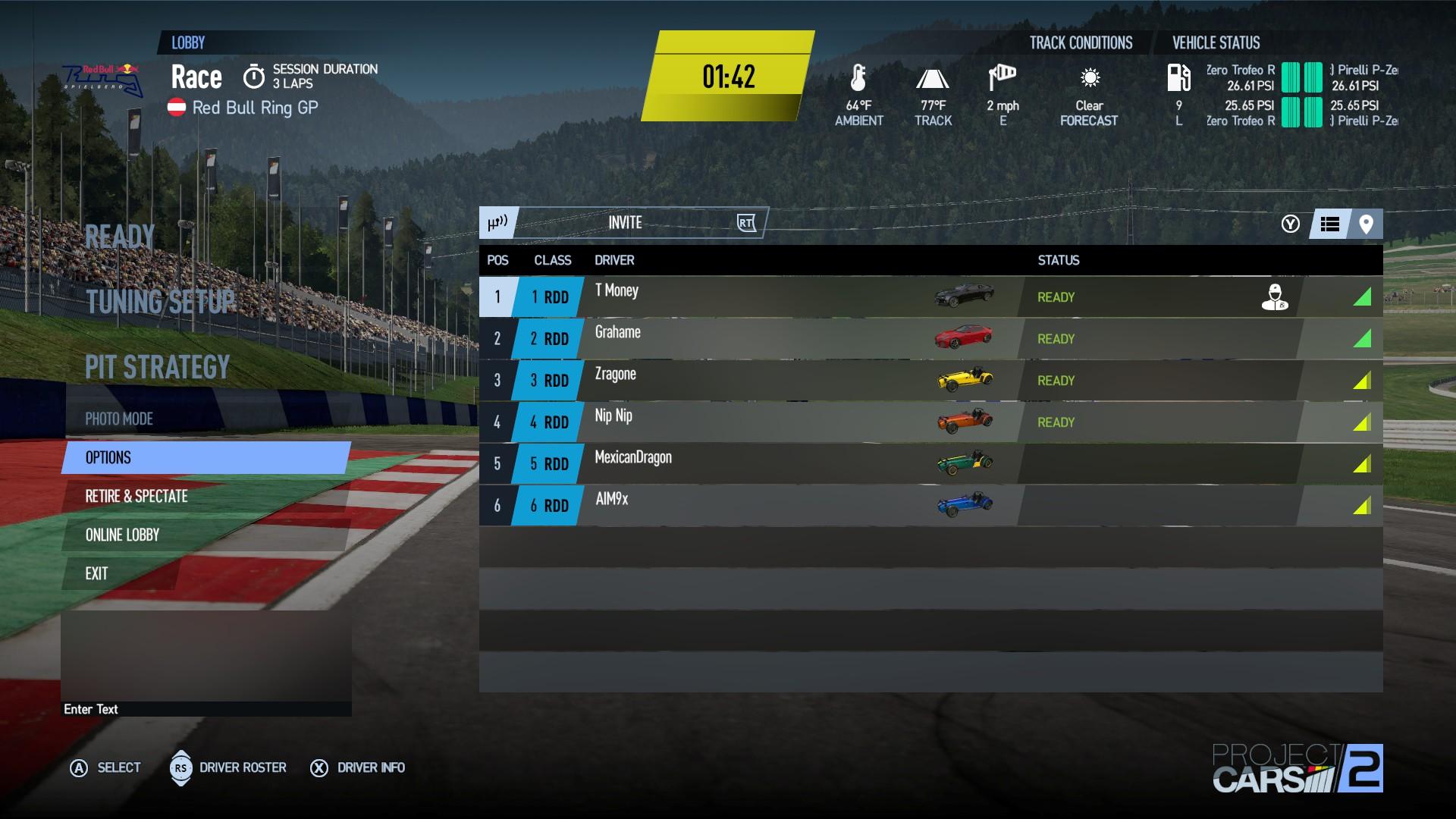Open the Tuning Setup menu
This screenshot has width=1456, height=819.
160,302
